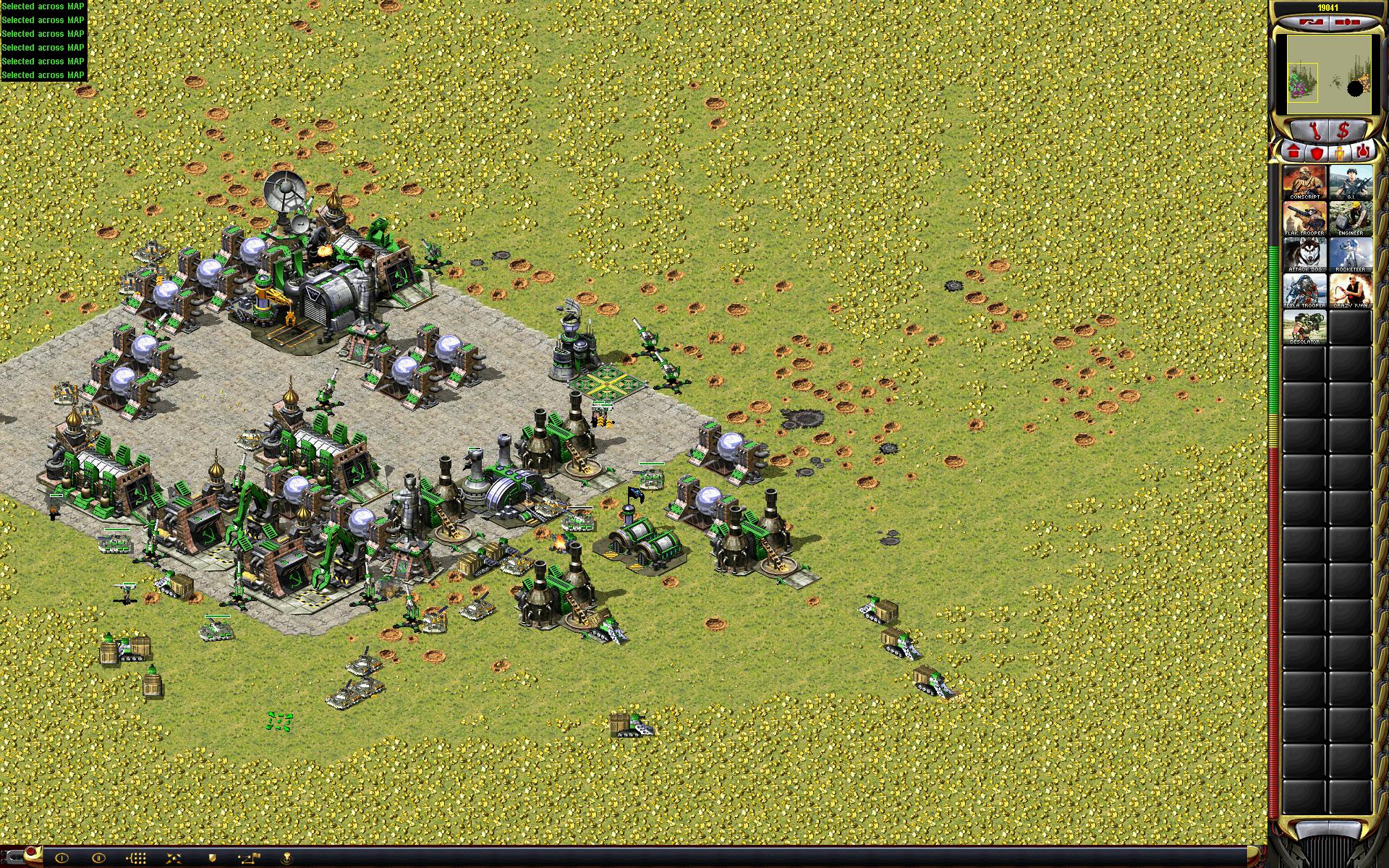Image resolution: width=1389 pixels, height=868 pixels.
Task: Choose the Rocketeer build icon
Action: 1350,254
